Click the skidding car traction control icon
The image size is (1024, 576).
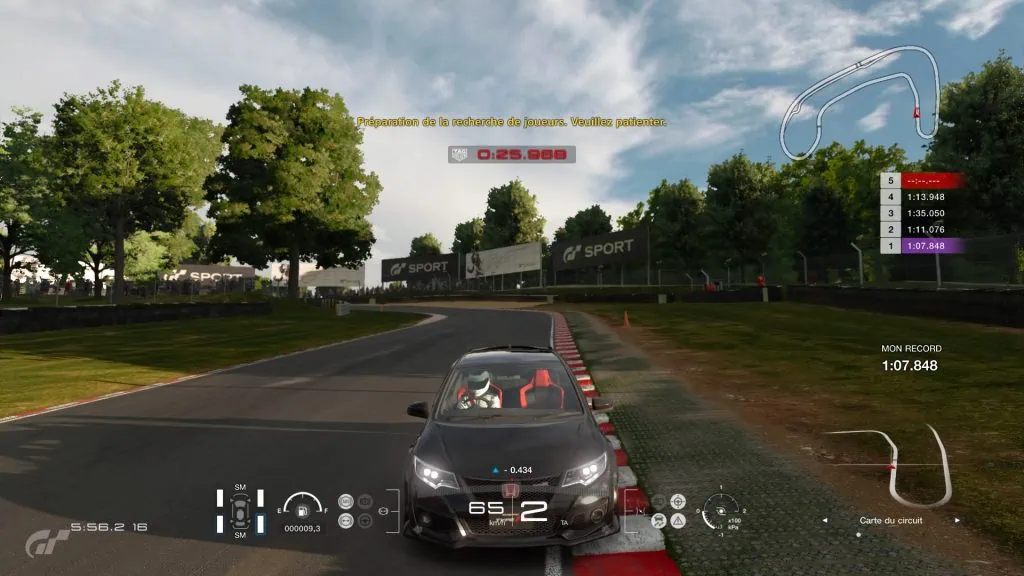[659, 520]
